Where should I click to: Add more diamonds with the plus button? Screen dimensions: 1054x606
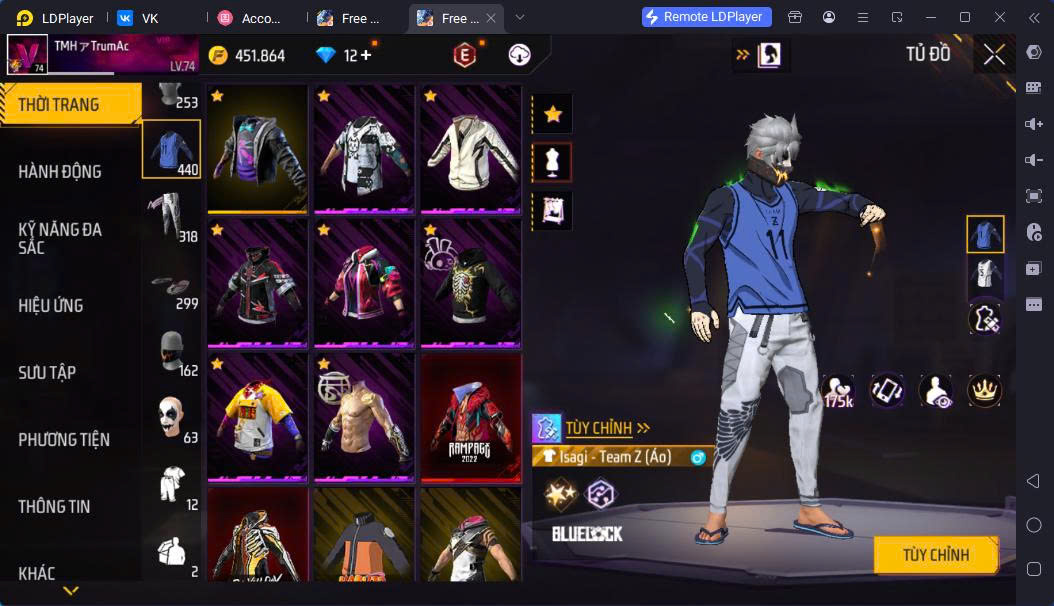[366, 56]
